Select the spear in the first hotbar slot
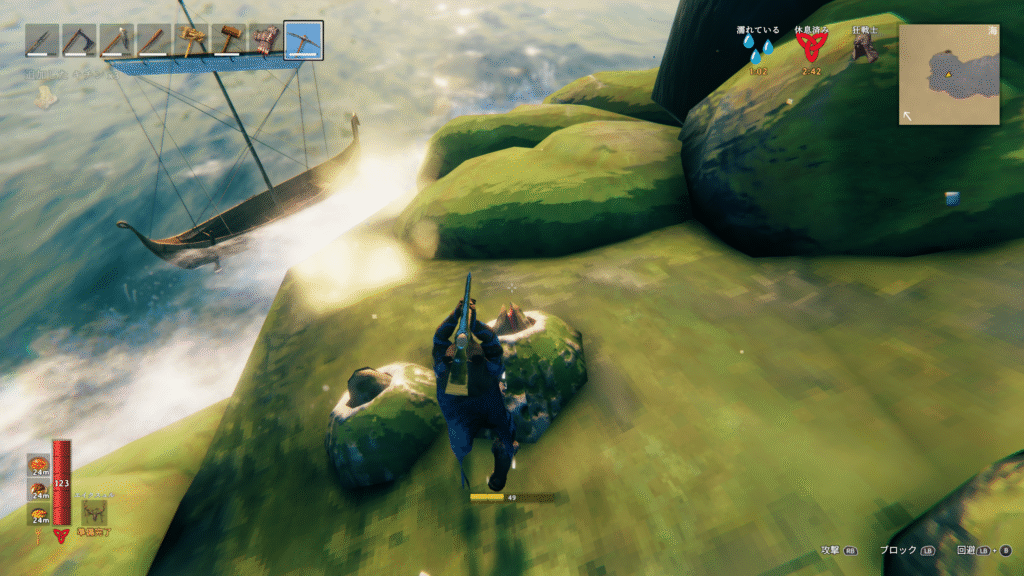 pos(43,41)
